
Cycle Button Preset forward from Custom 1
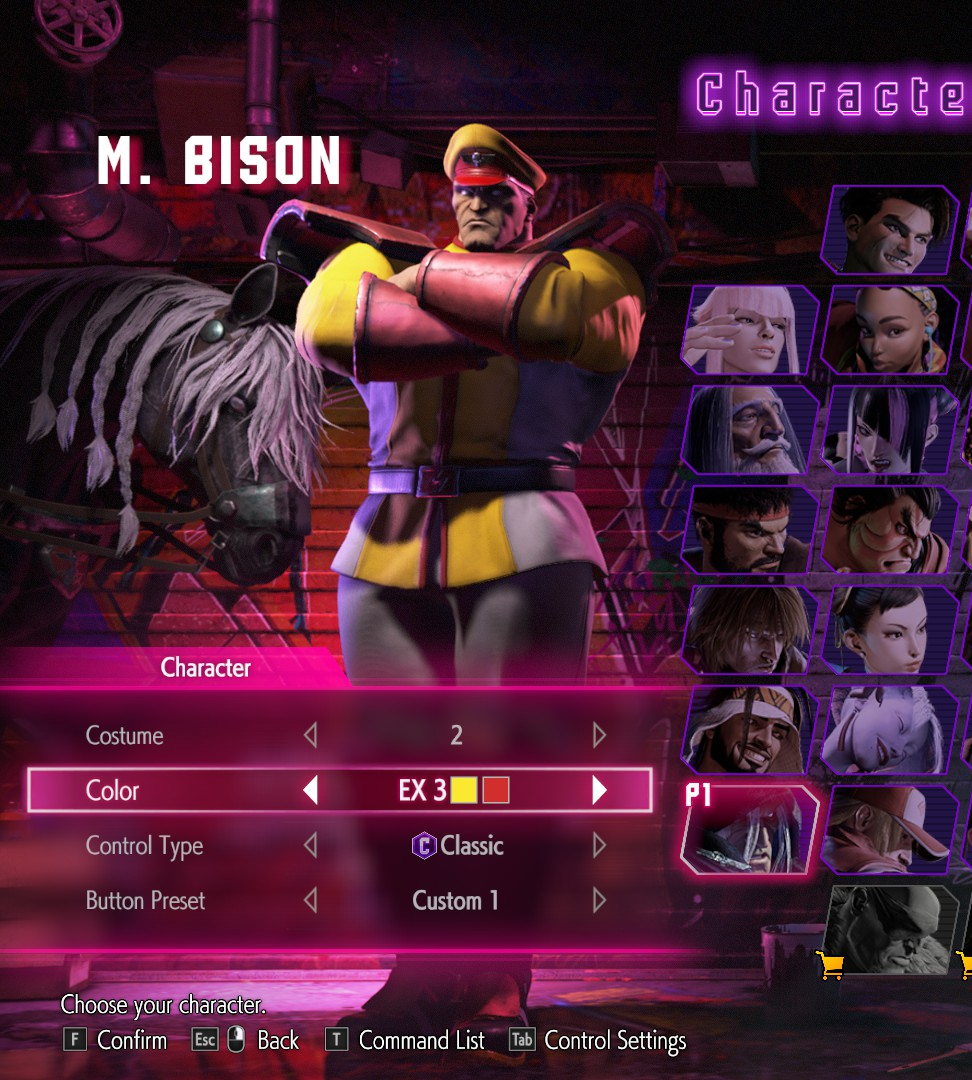pos(599,901)
